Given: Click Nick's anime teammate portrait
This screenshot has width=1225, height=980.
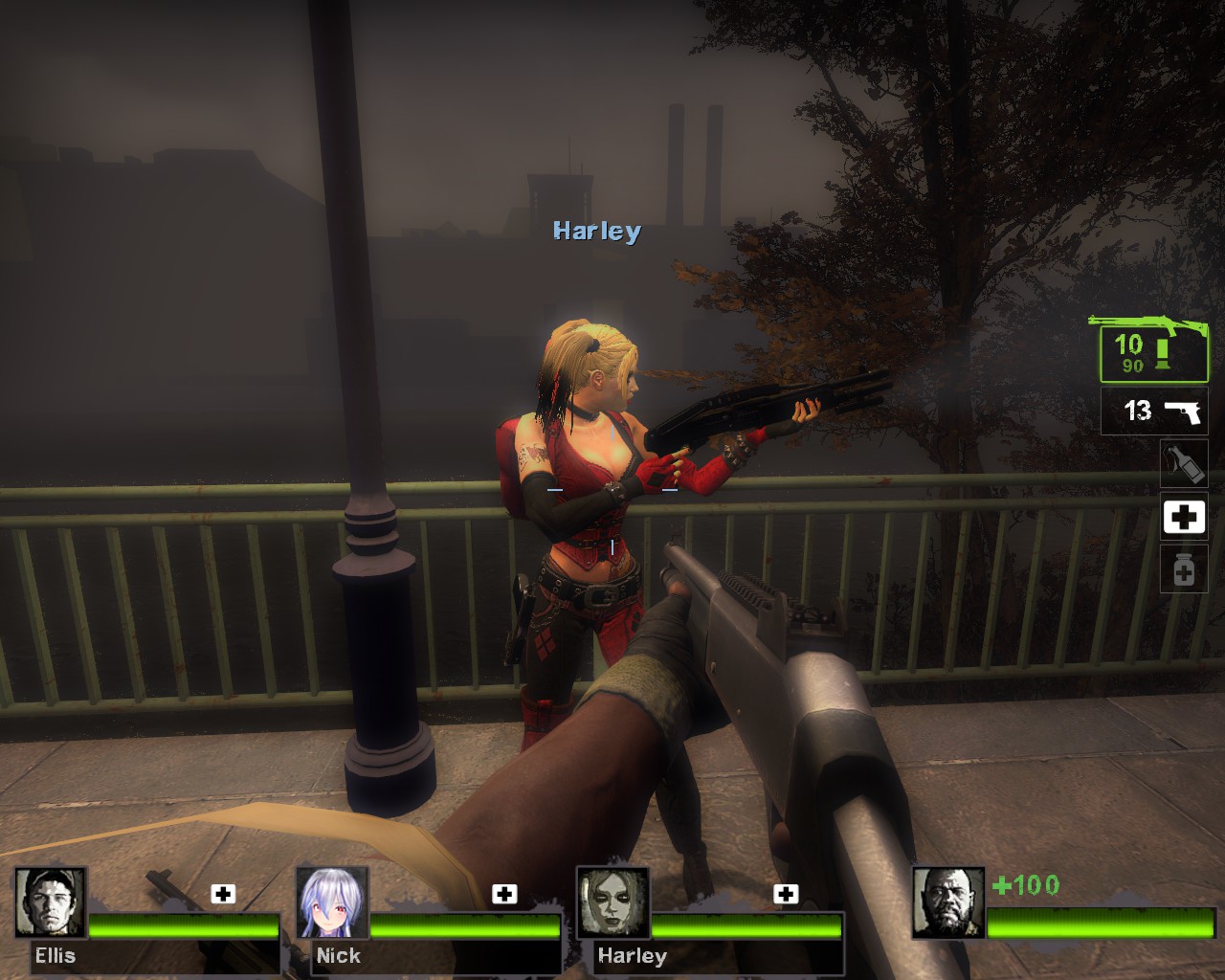Looking at the screenshot, I should pos(332,902).
